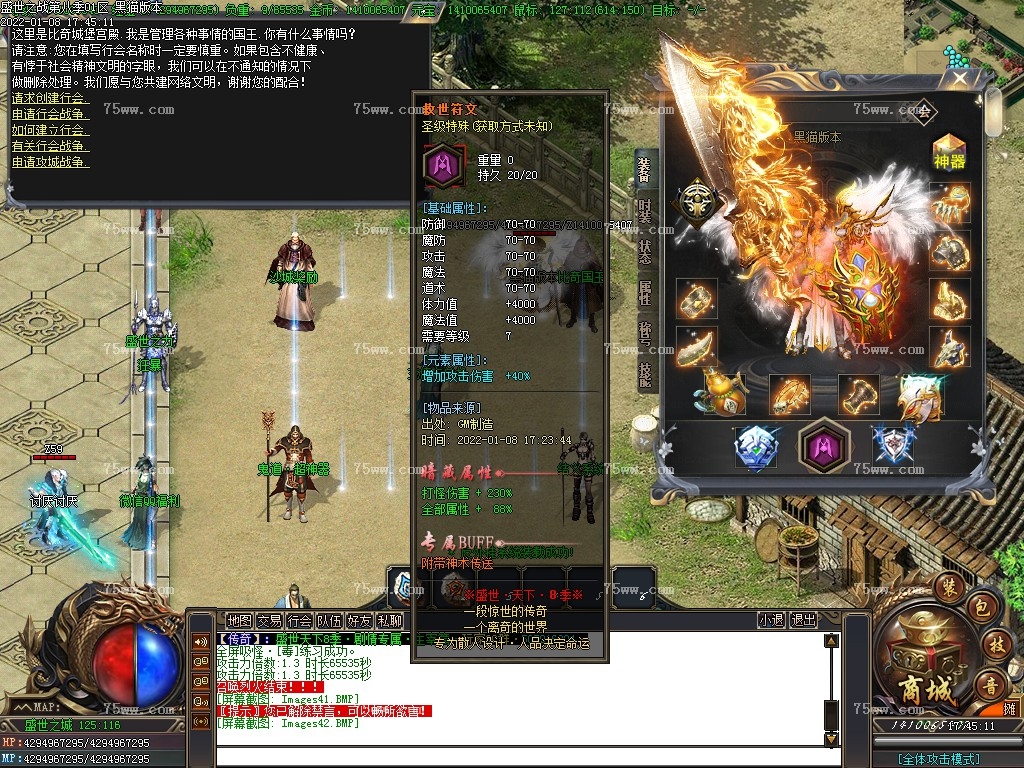The image size is (1024, 768).
Task: Open the 装 equipment round button
Action: point(949,587)
